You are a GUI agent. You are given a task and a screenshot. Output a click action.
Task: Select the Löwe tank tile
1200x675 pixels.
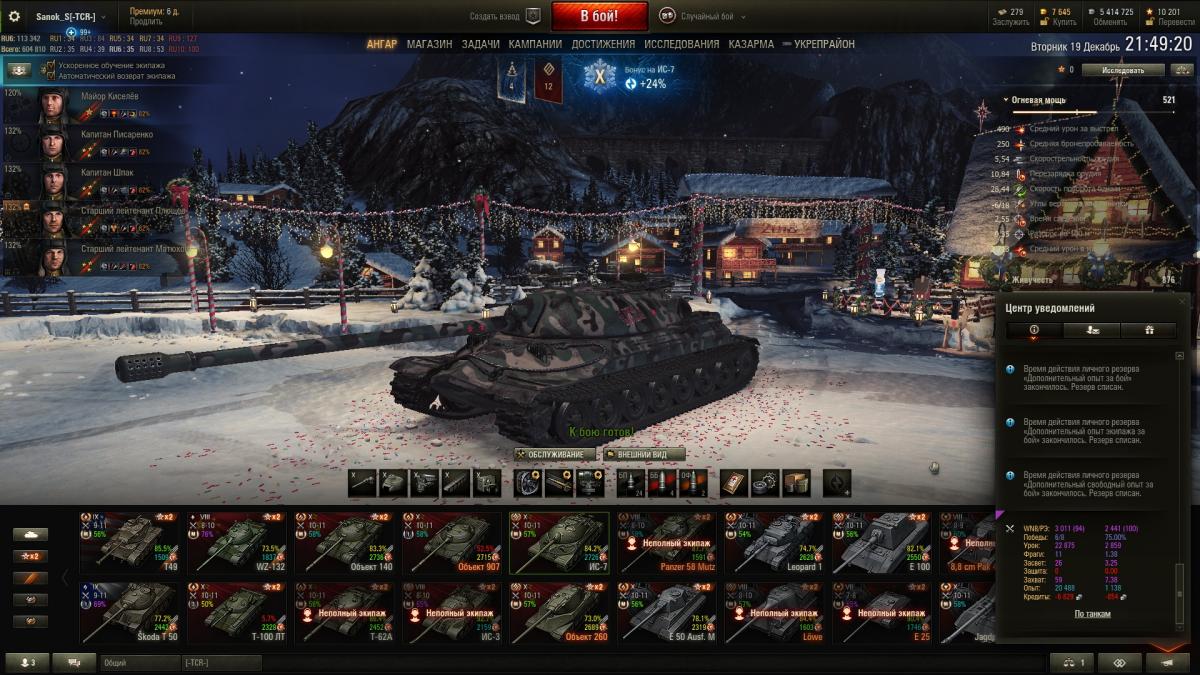tap(774, 610)
